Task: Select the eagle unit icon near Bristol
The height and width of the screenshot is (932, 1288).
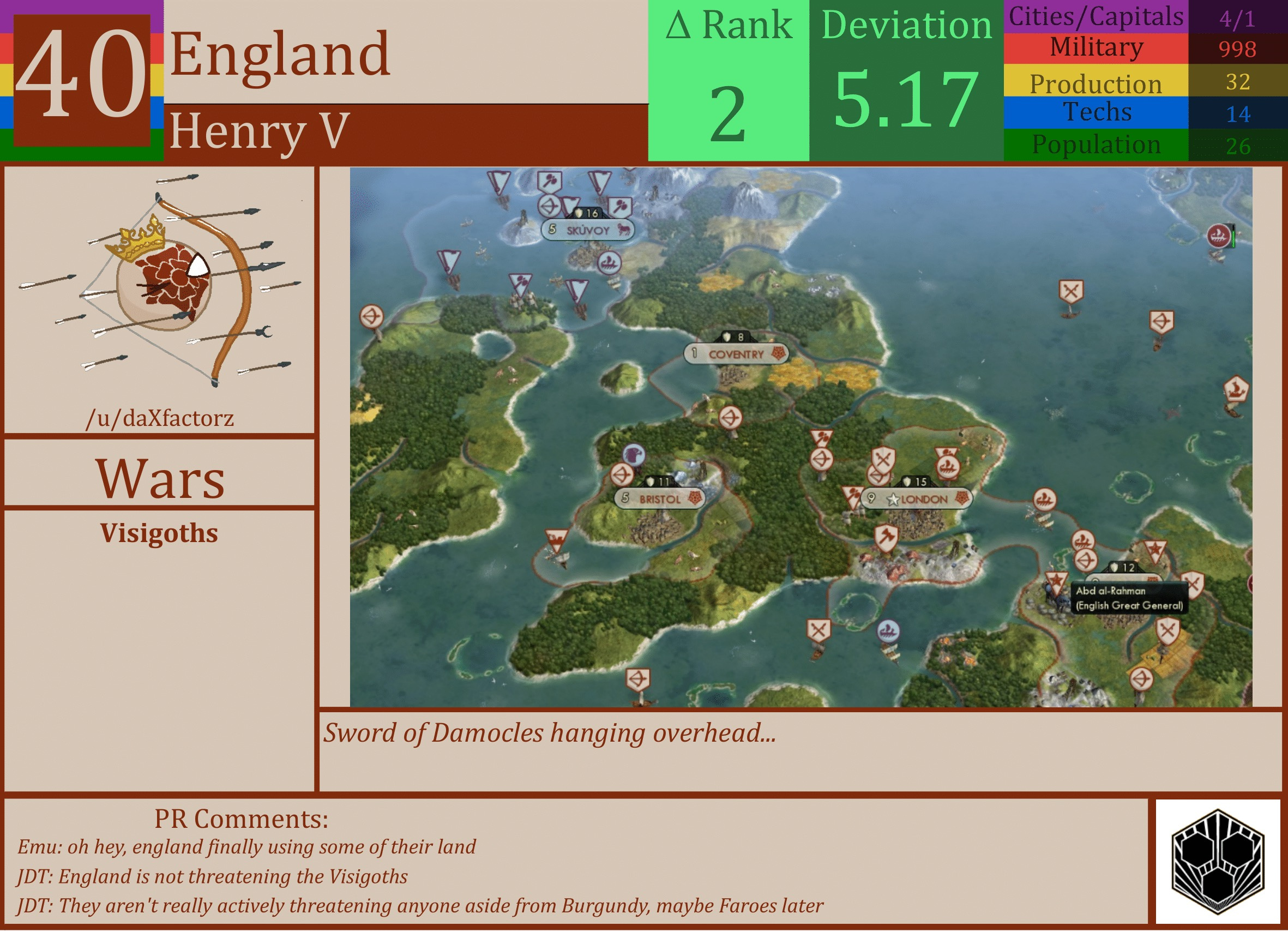Action: [633, 455]
